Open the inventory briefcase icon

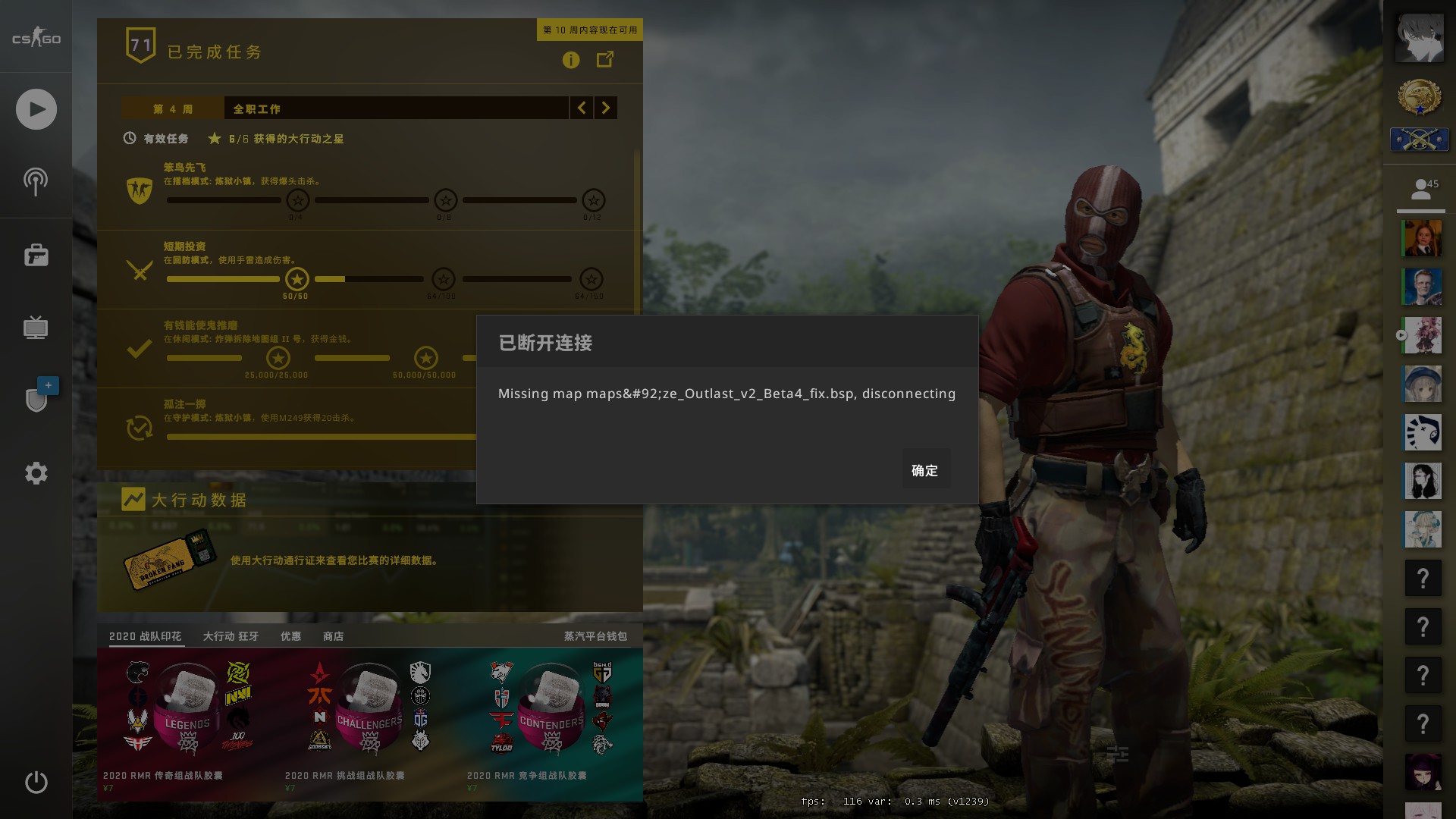point(36,256)
